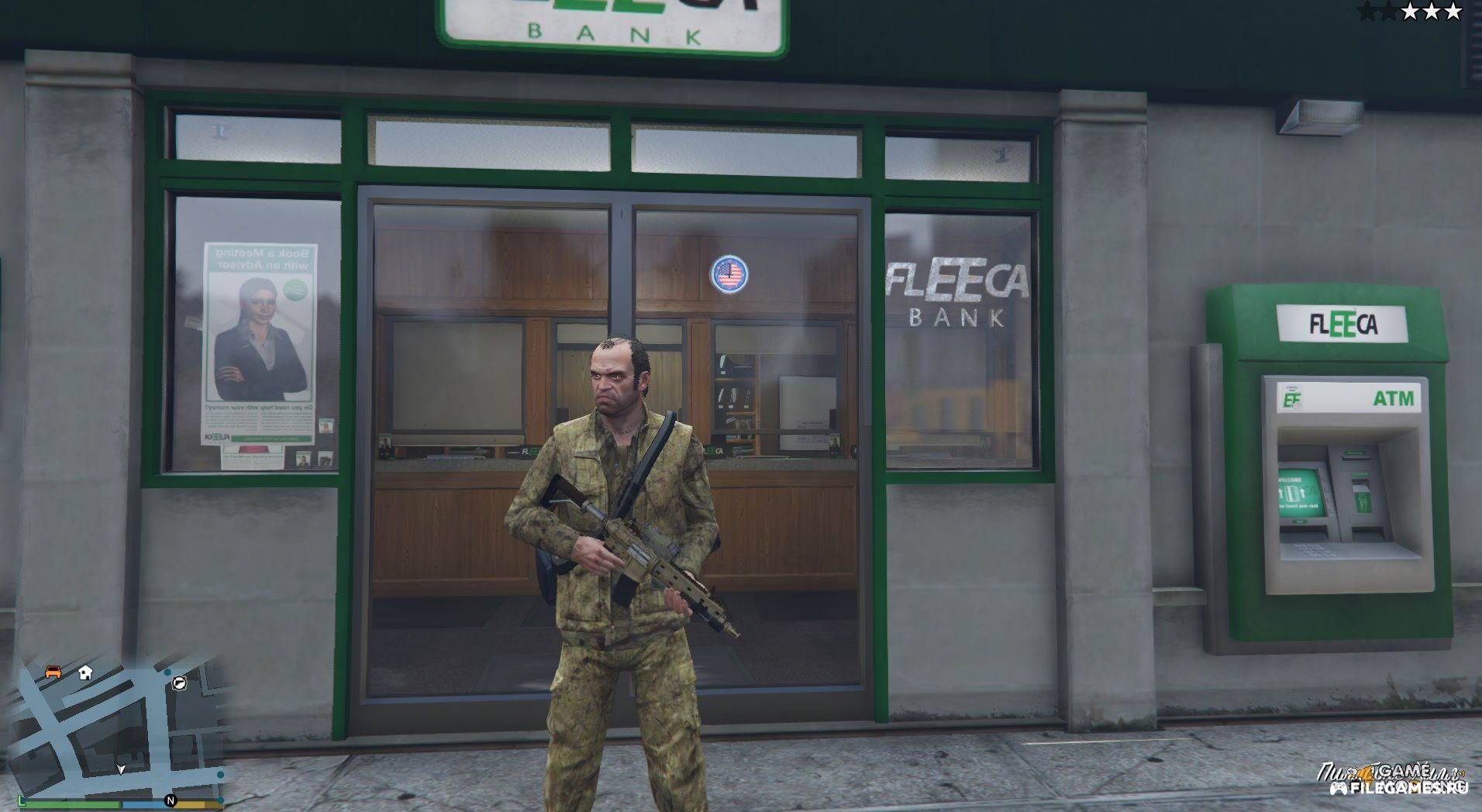
Task: Click the north 'N' compass marker
Action: tap(171, 800)
